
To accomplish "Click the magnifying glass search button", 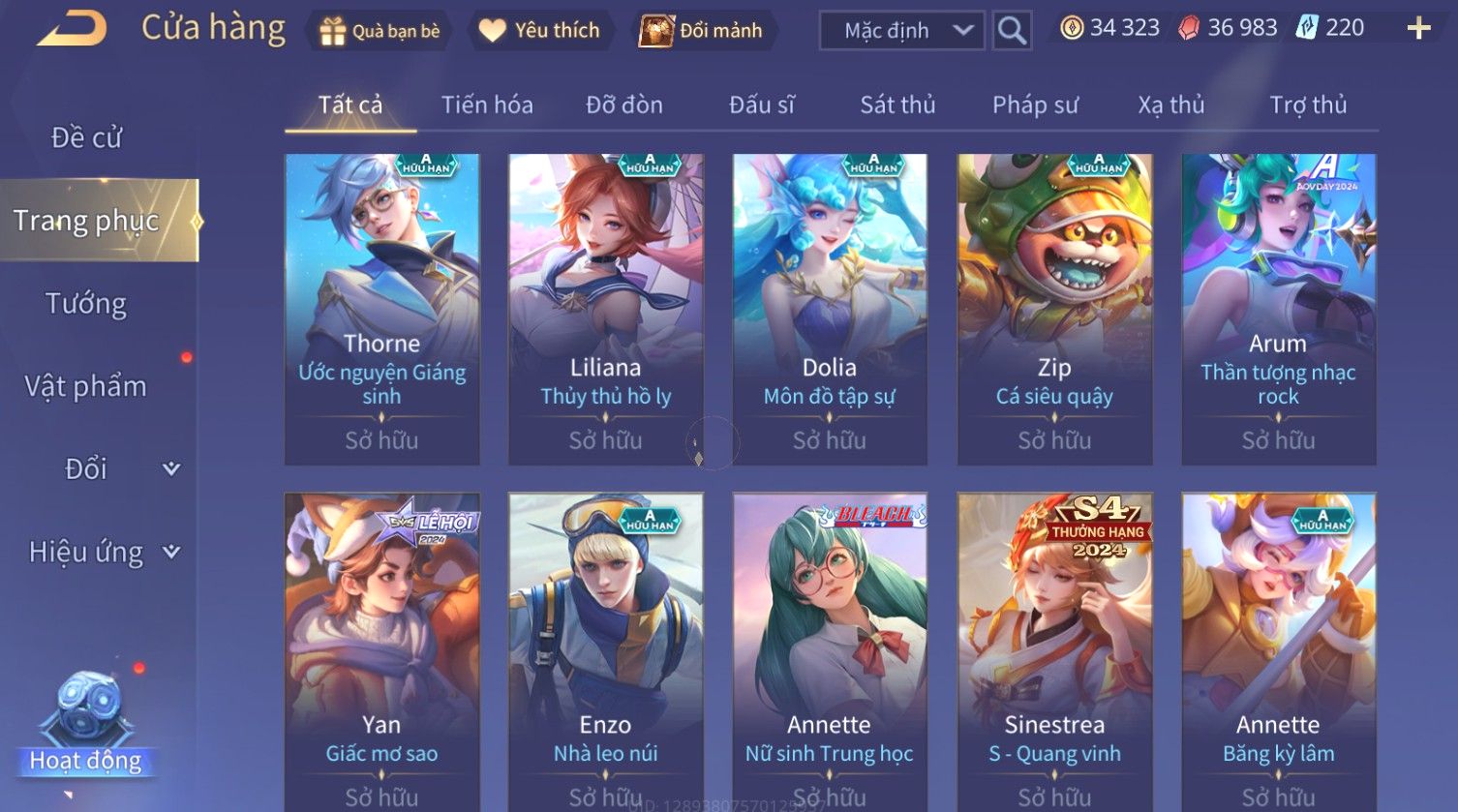I will (x=1012, y=31).
